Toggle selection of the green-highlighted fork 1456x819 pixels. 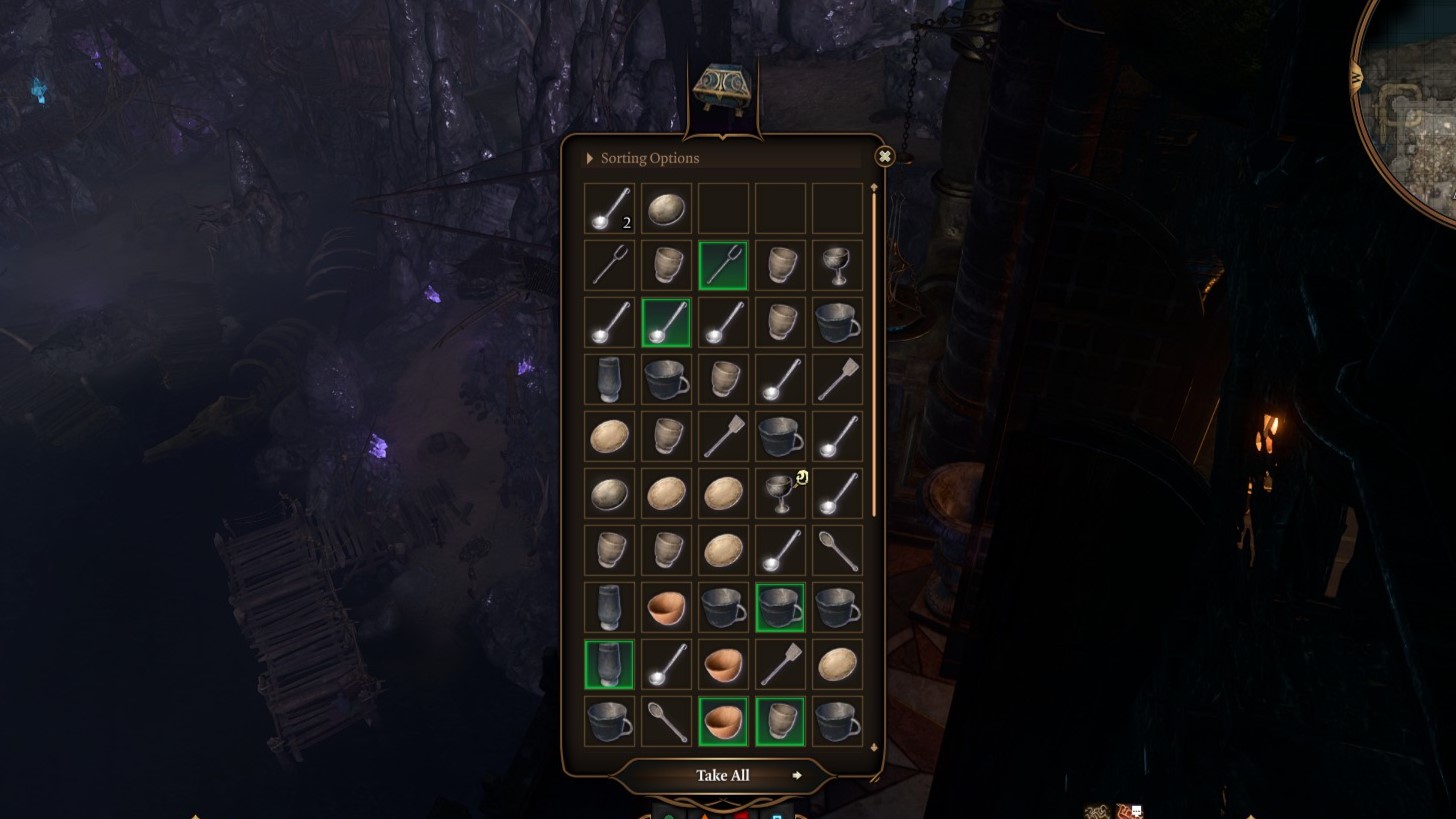(723, 264)
